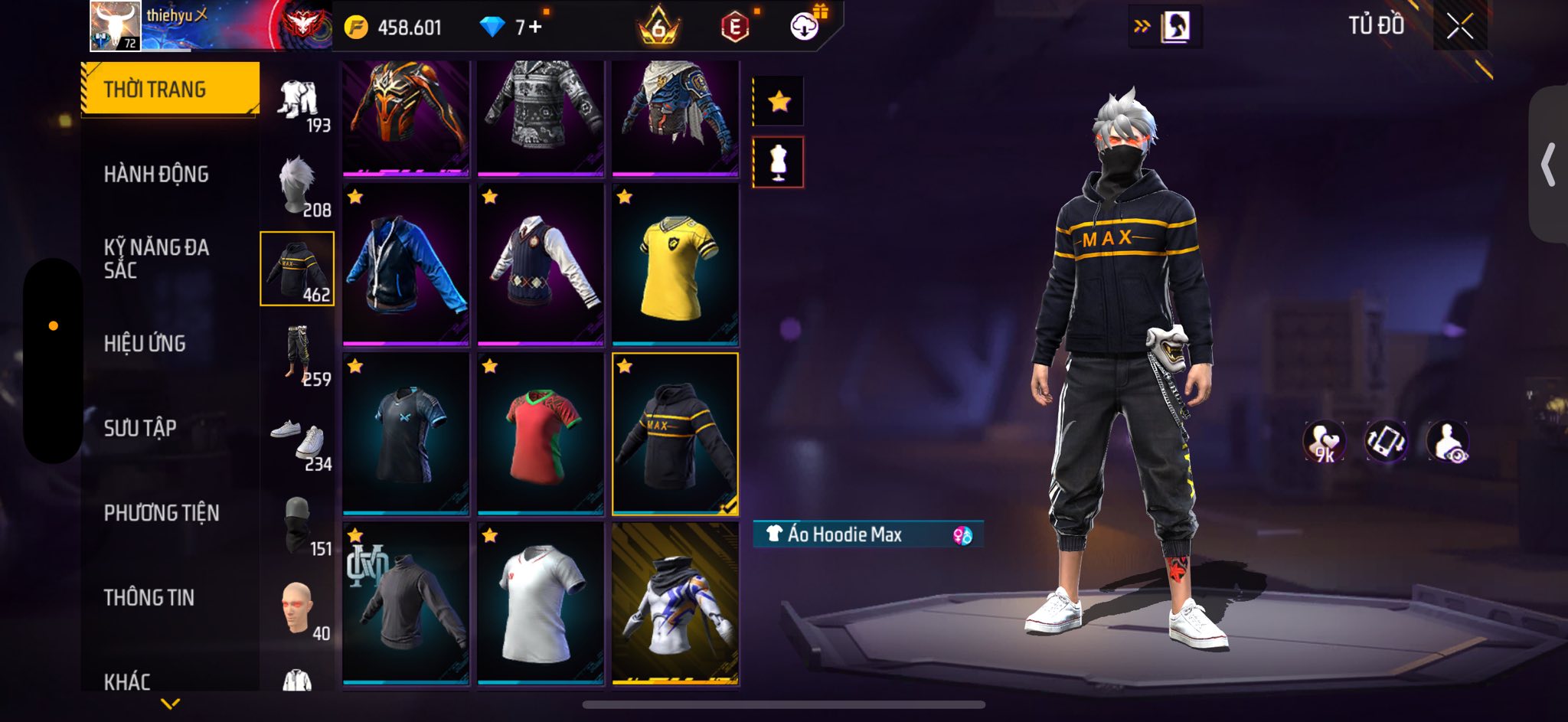
Task: Go to the Sưu Tập tab
Action: tap(140, 428)
